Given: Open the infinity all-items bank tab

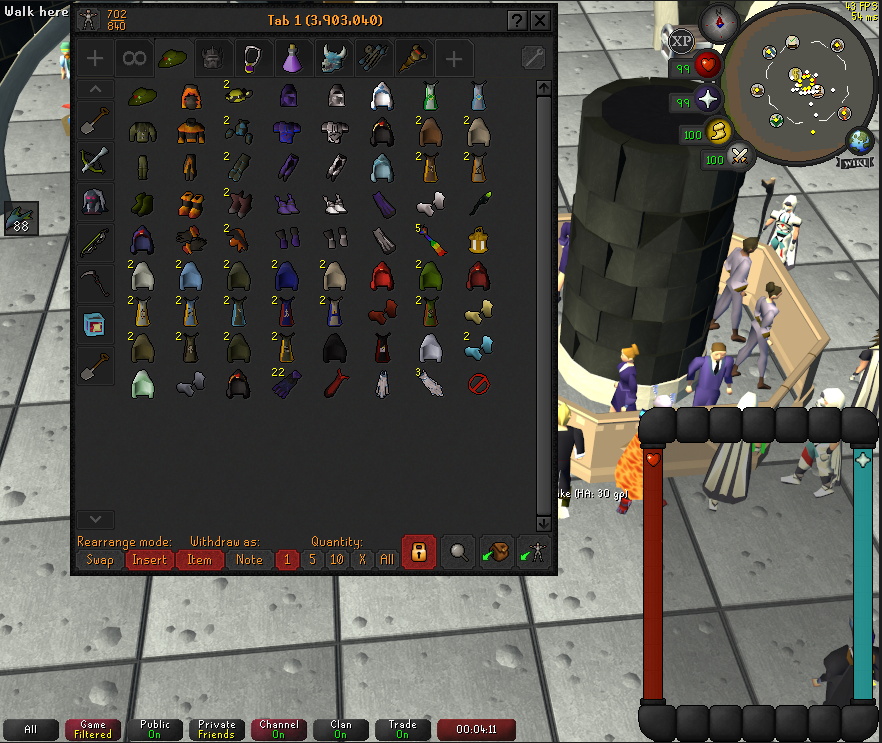Looking at the screenshot, I should pyautogui.click(x=134, y=59).
